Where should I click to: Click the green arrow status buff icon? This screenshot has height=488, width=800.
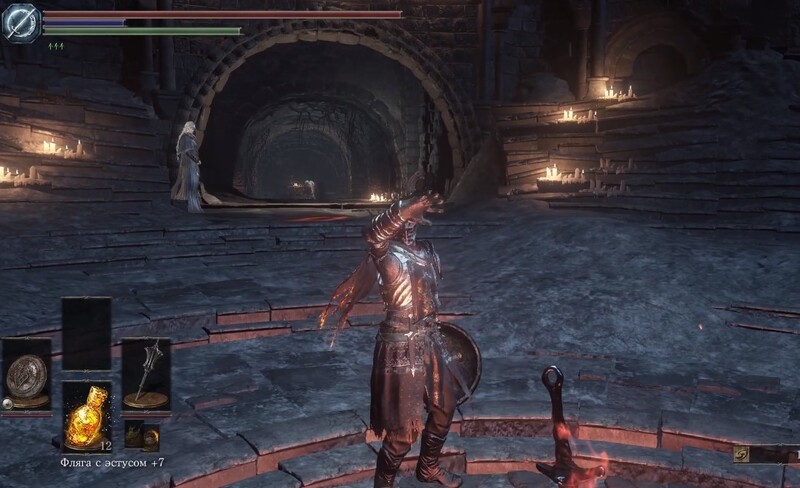click(x=56, y=46)
